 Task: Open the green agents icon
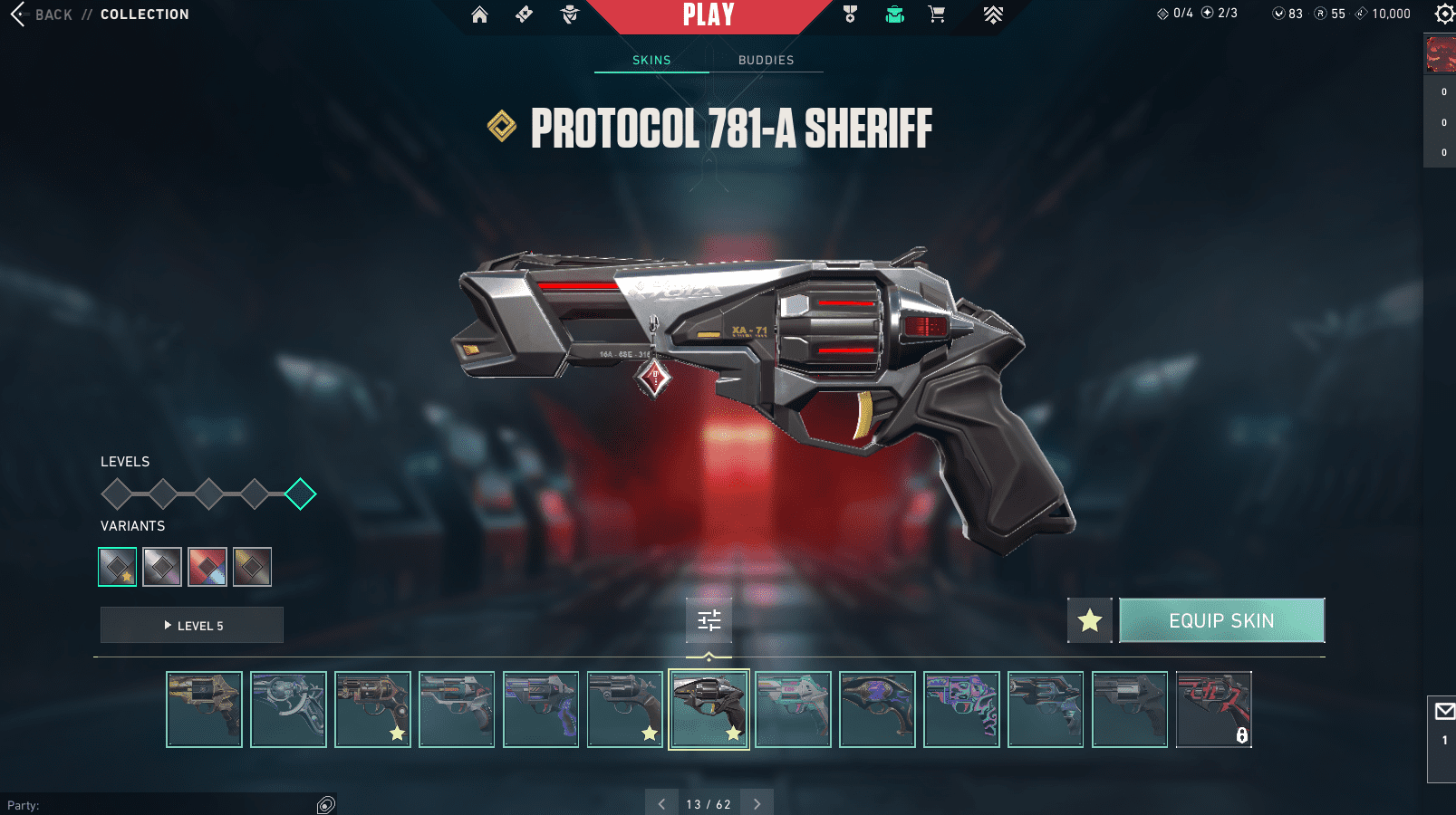pyautogui.click(x=894, y=14)
